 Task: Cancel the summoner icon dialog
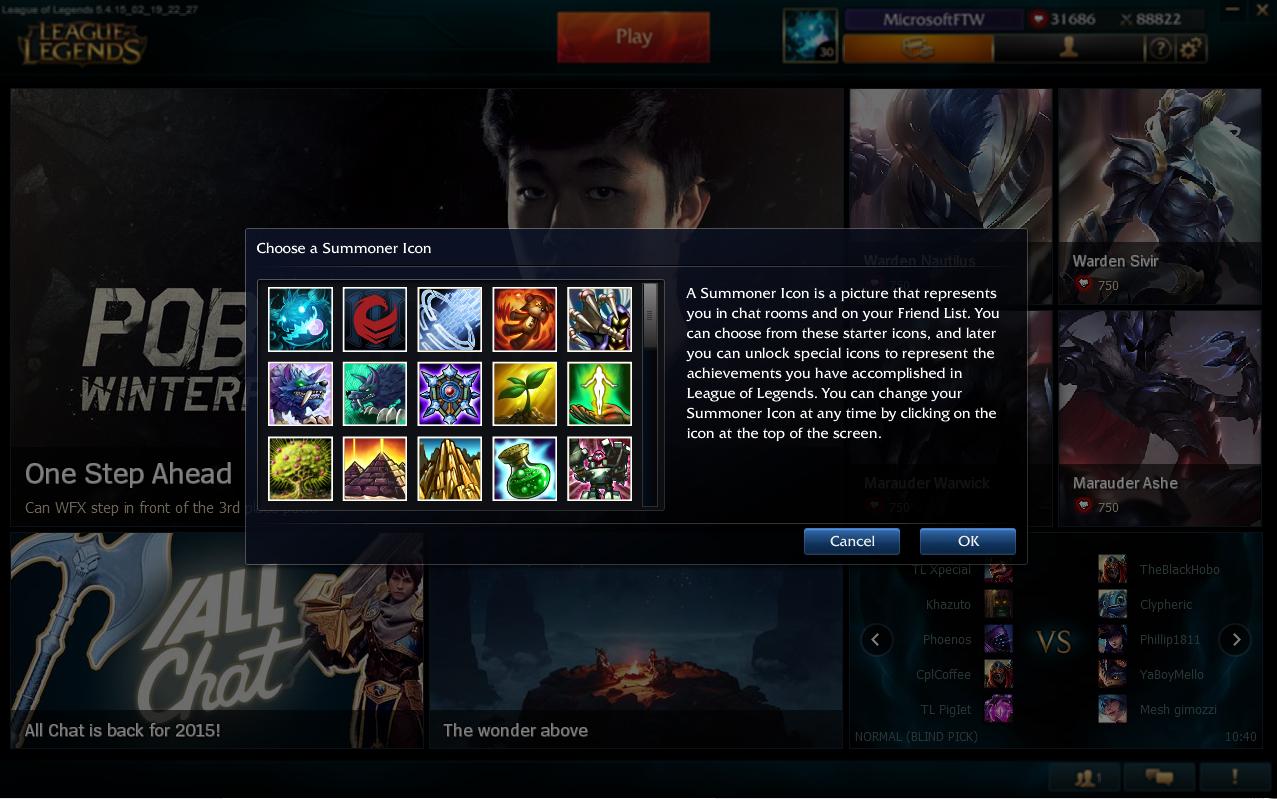pyautogui.click(x=851, y=541)
